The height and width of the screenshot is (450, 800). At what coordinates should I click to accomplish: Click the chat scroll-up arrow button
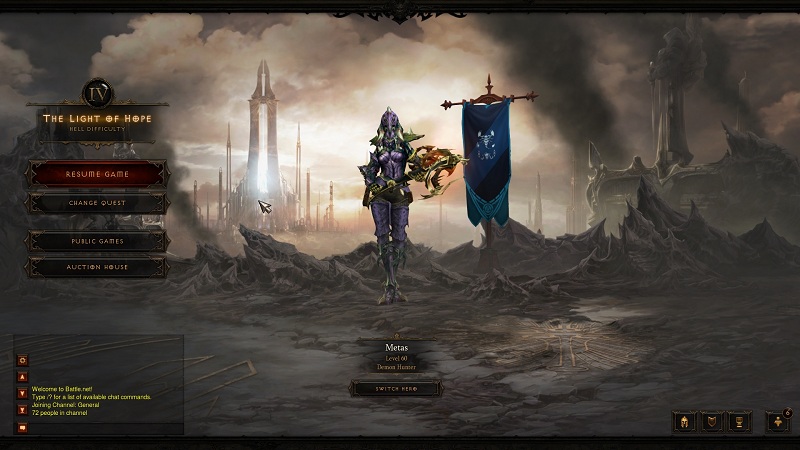pos(22,378)
